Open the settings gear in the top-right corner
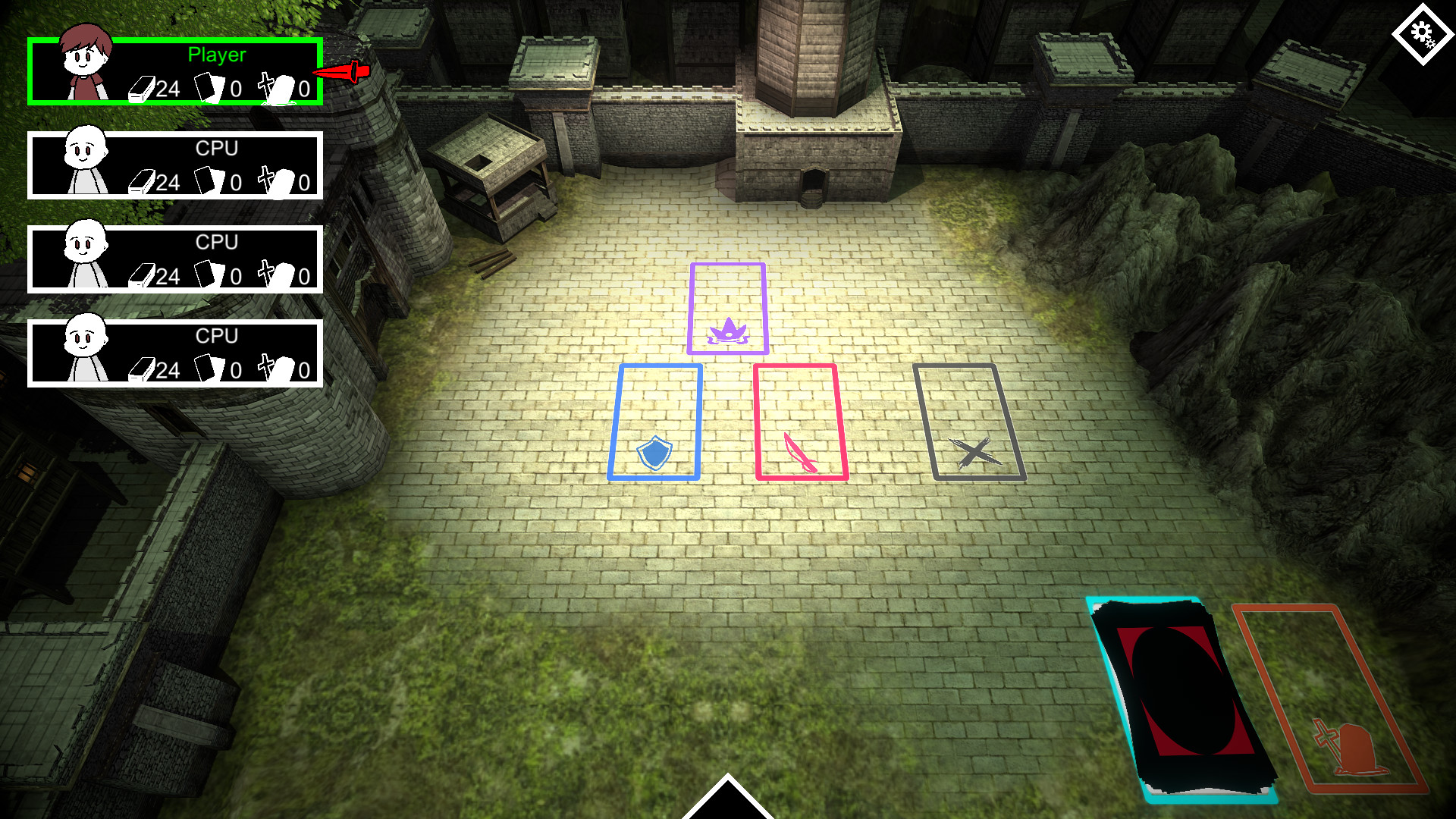This screenshot has height=819, width=1456. coord(1423,33)
